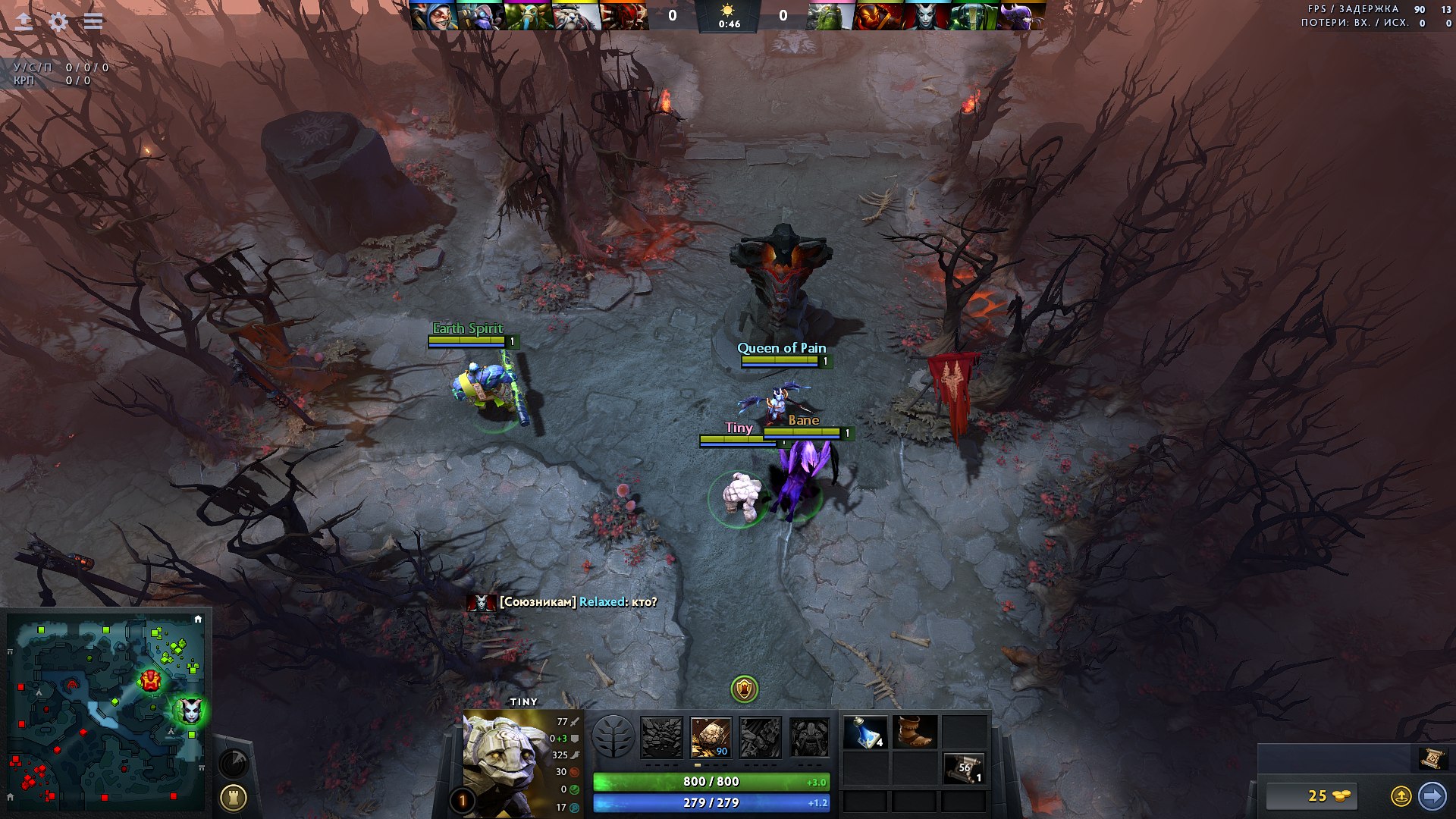
Task: Select the Avalanche ability icon
Action: click(661, 737)
